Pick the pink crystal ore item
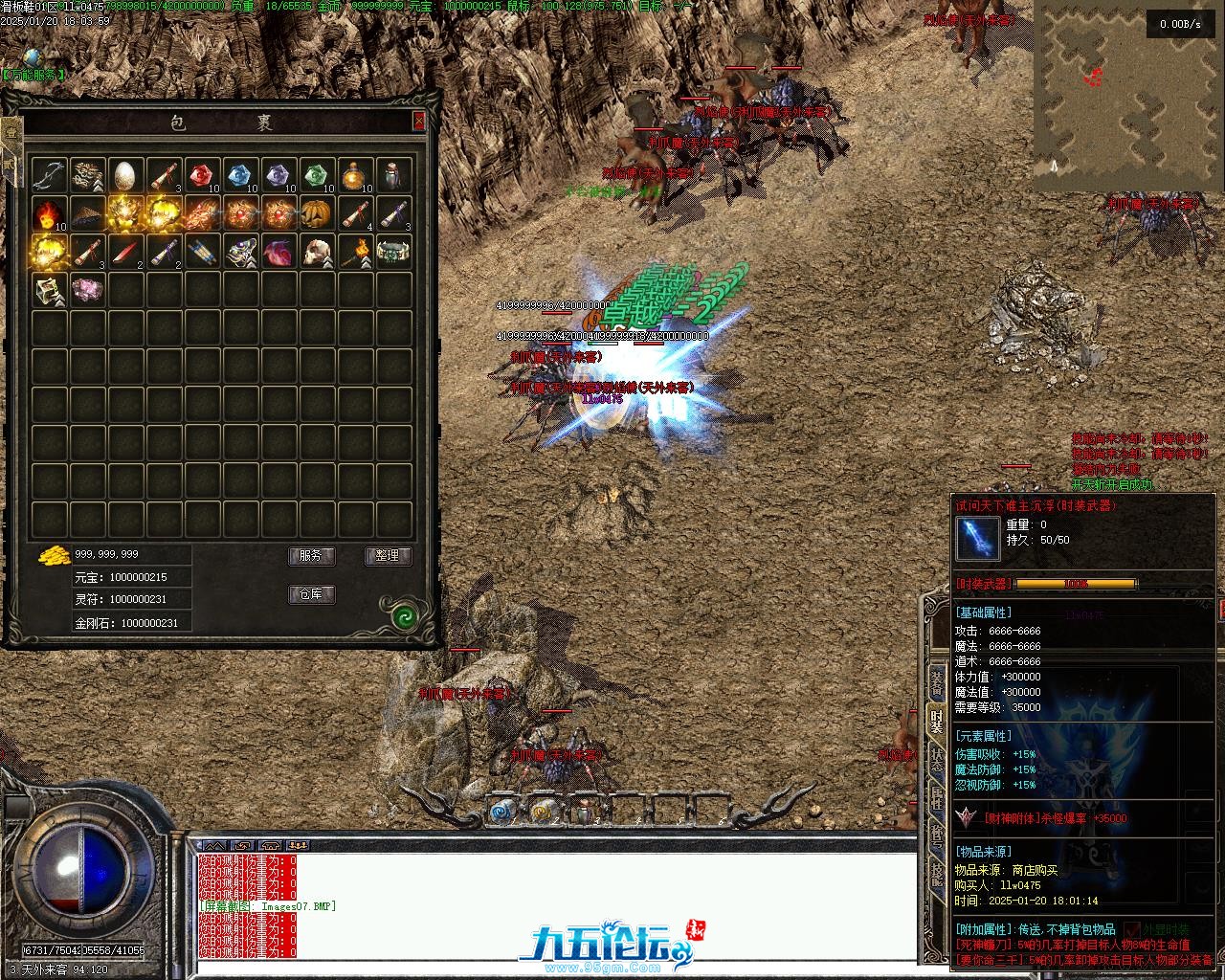Image resolution: width=1225 pixels, height=980 pixels. click(x=87, y=290)
